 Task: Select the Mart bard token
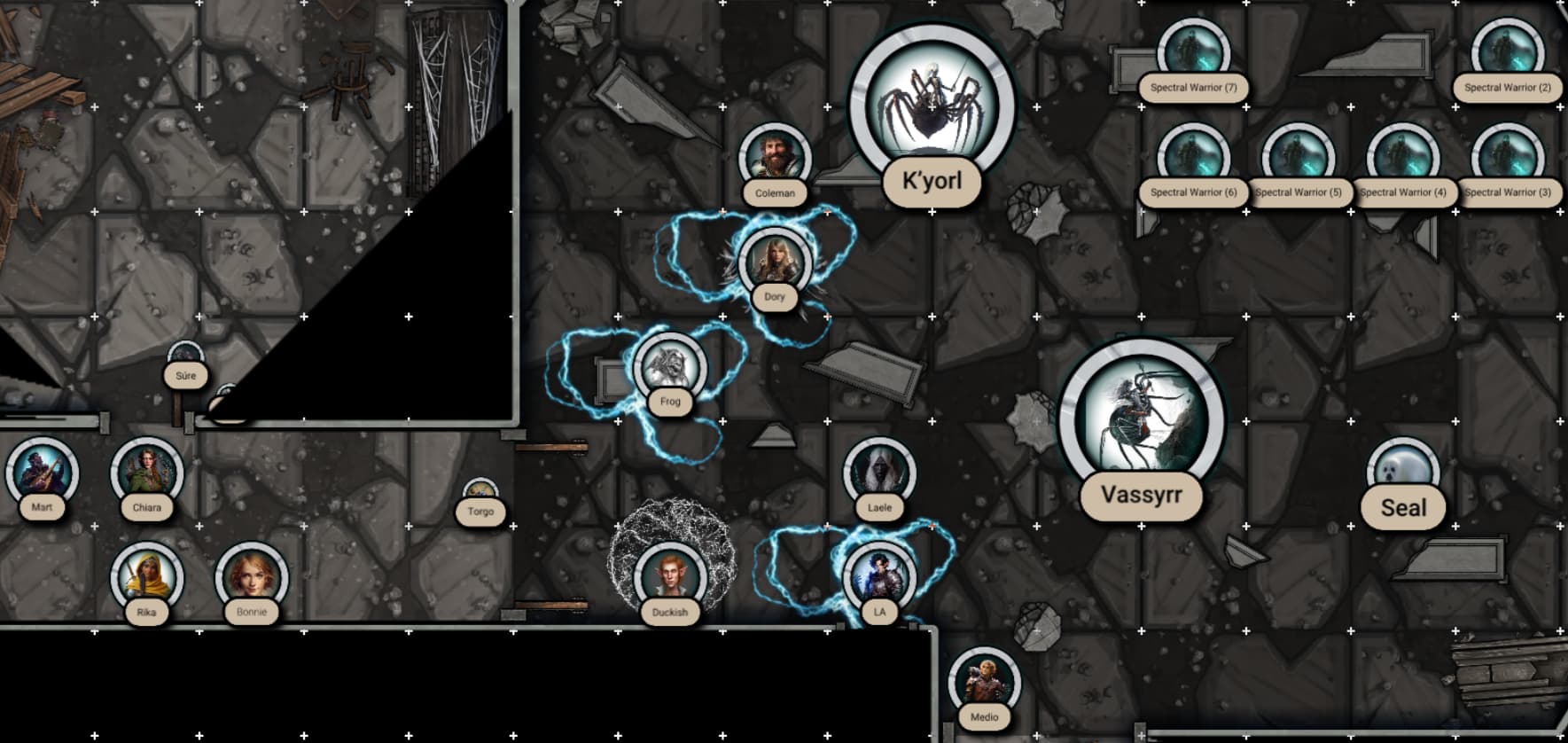[x=42, y=473]
